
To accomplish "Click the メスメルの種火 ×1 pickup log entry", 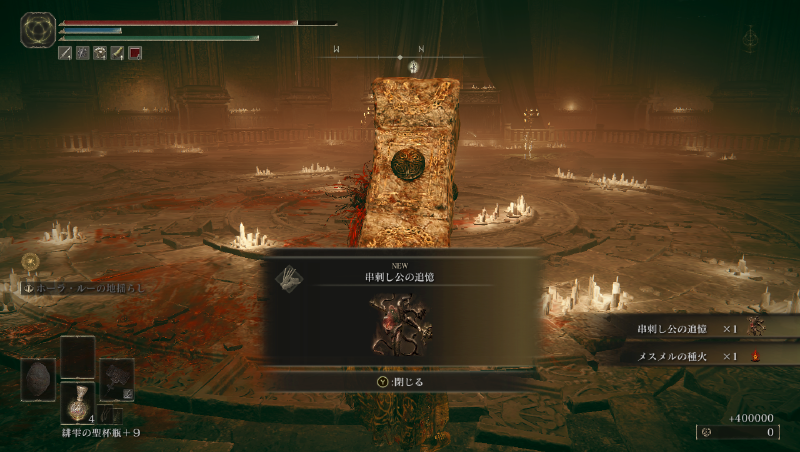I will click(x=700, y=356).
